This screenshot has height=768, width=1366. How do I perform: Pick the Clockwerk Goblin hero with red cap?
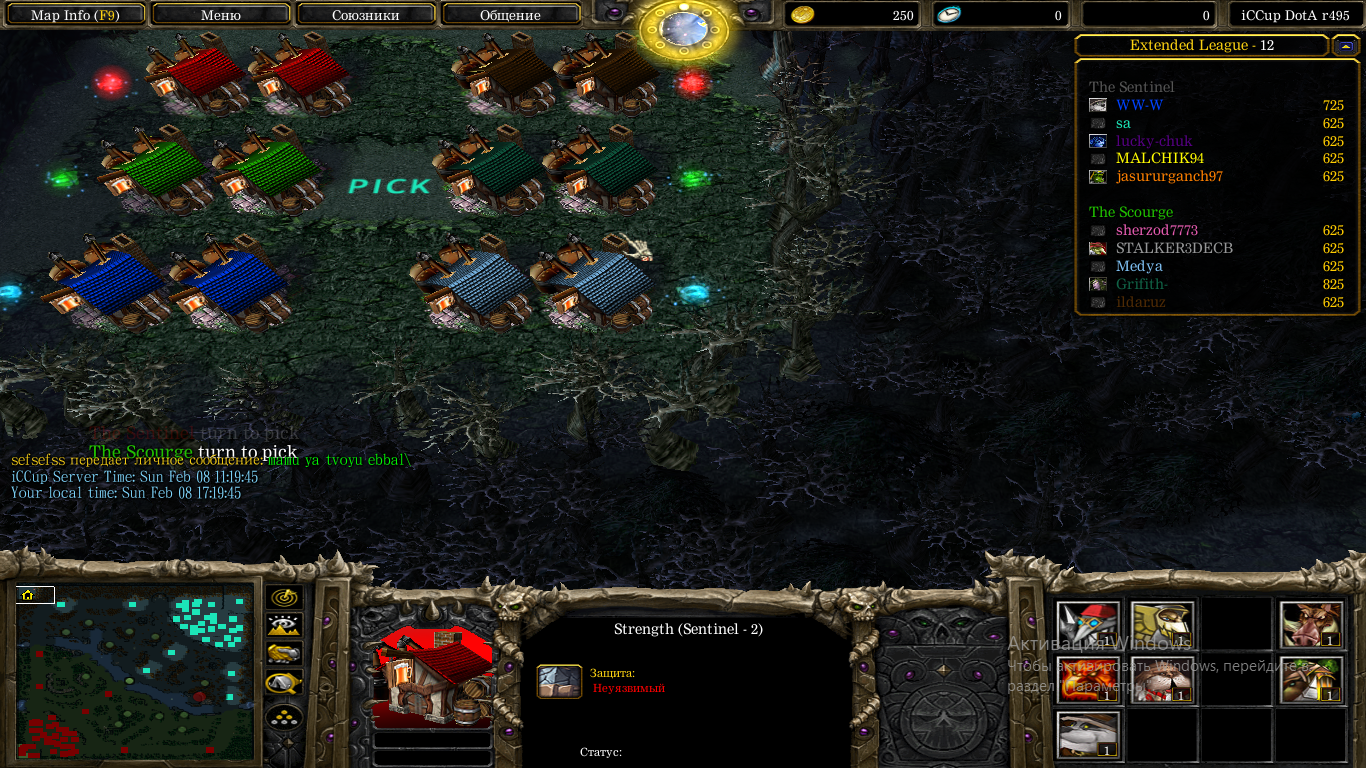1089,626
